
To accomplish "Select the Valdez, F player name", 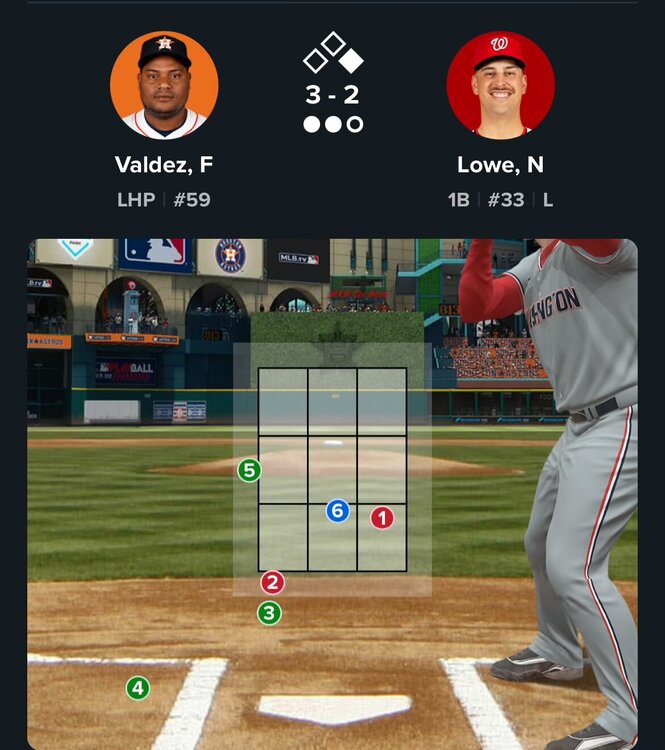I will point(164,165).
